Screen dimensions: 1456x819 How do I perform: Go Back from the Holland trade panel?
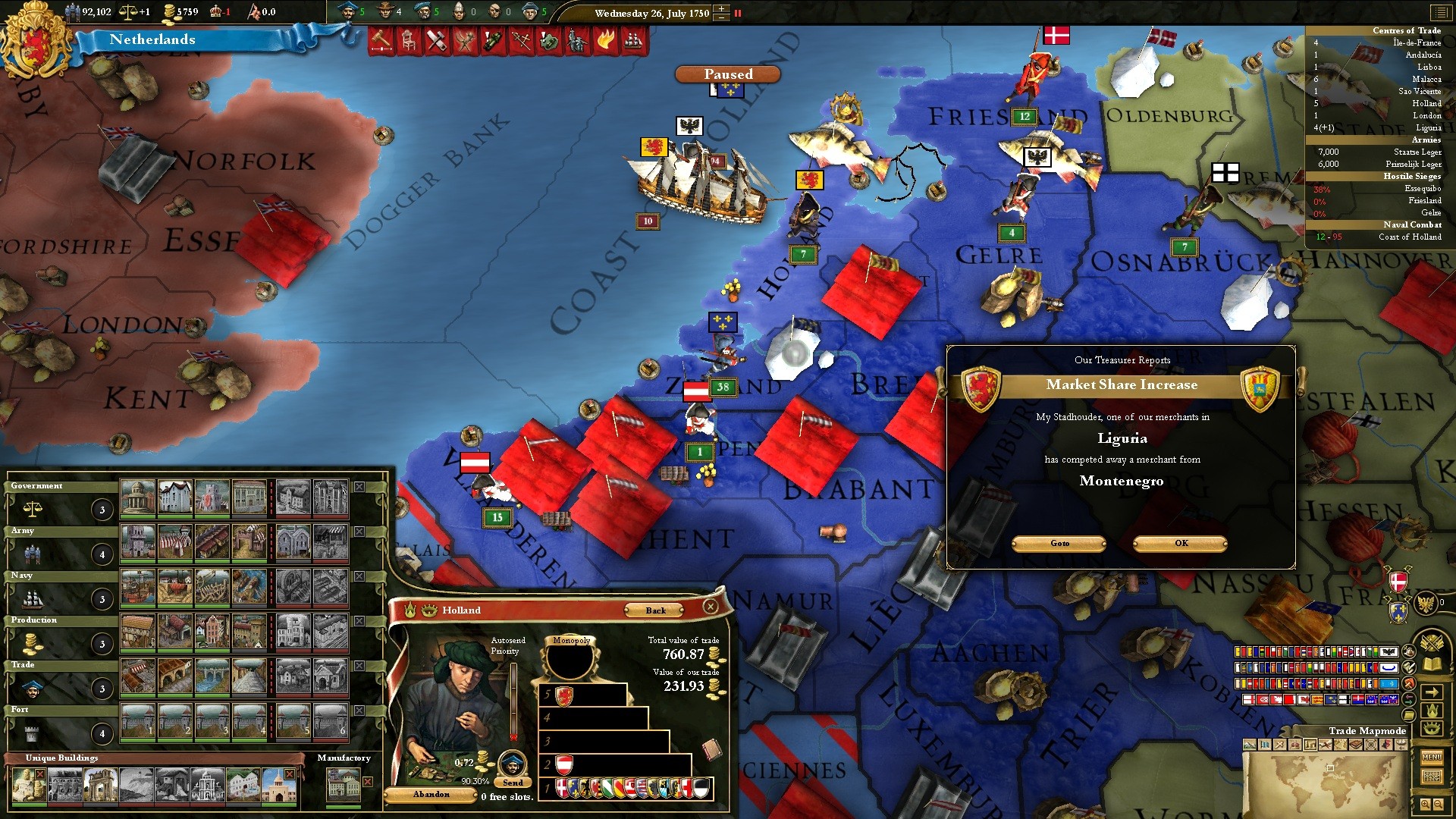[x=655, y=610]
